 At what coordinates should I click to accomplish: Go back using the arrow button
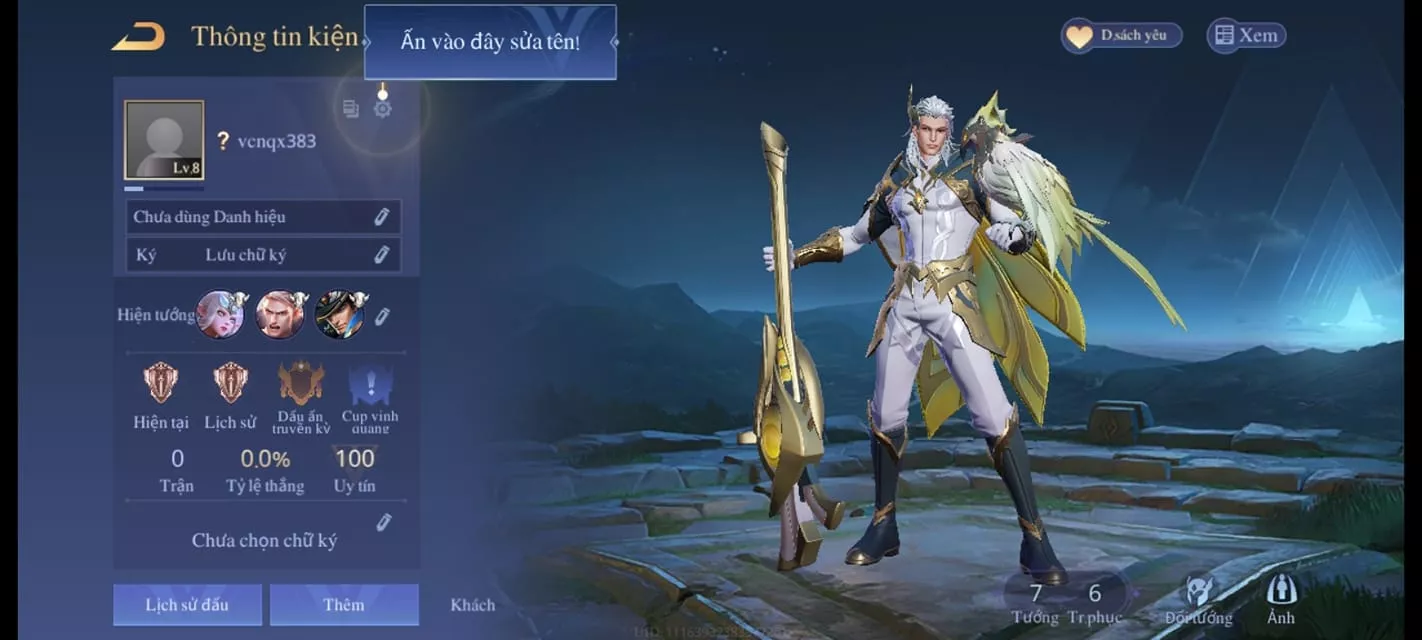138,38
